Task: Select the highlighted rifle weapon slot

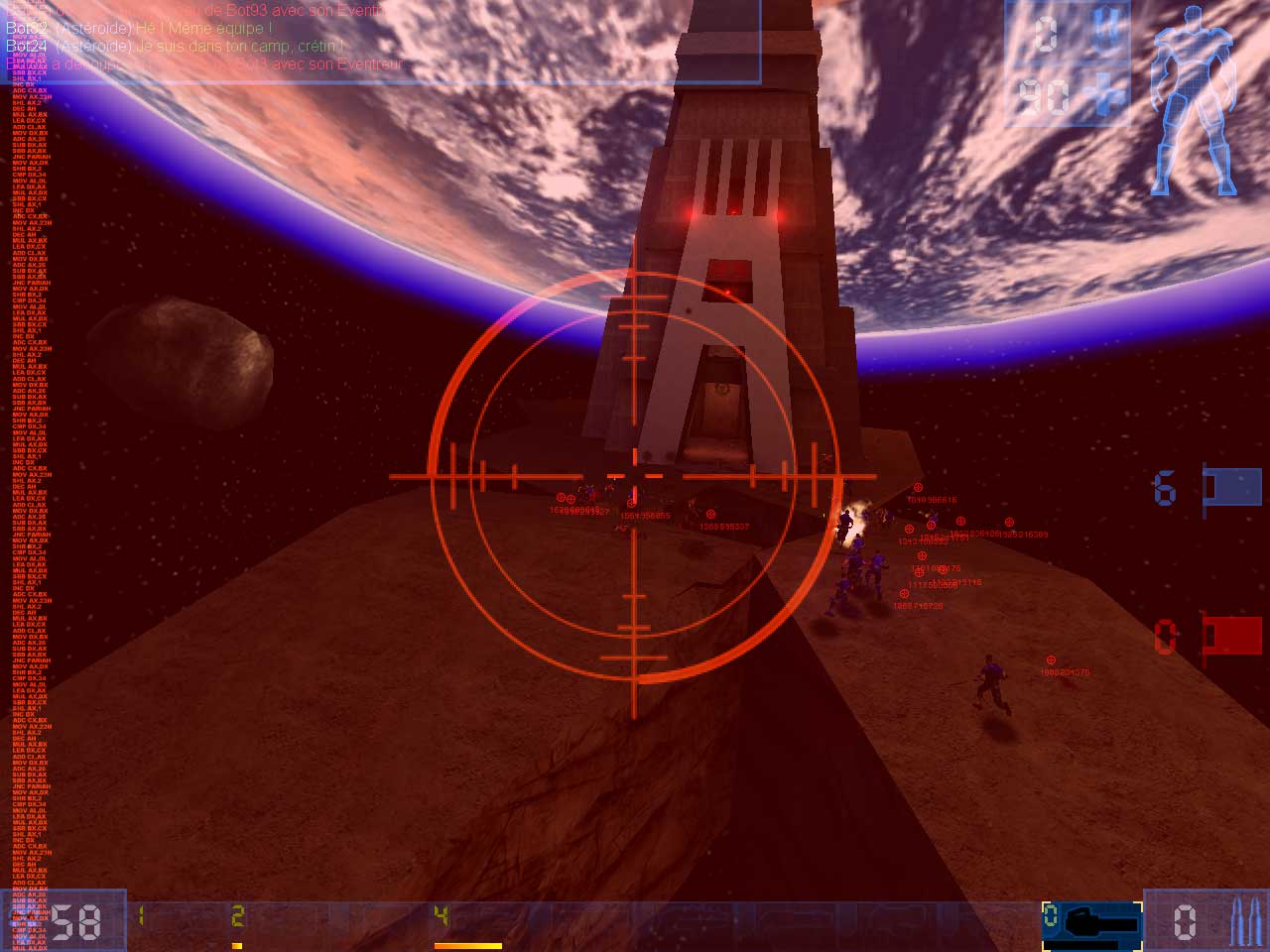Action: pyautogui.click(x=1091, y=921)
